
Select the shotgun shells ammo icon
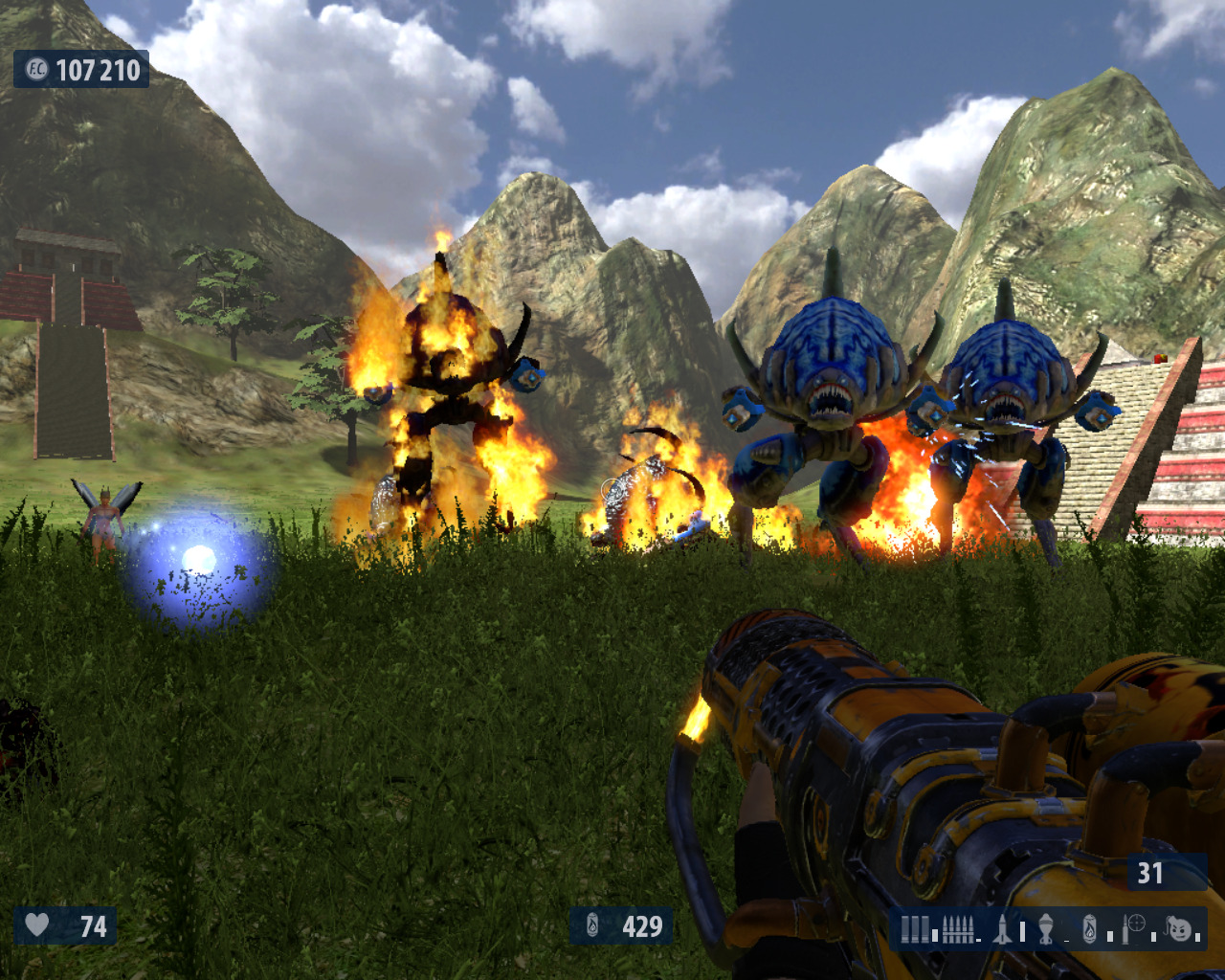[915, 928]
